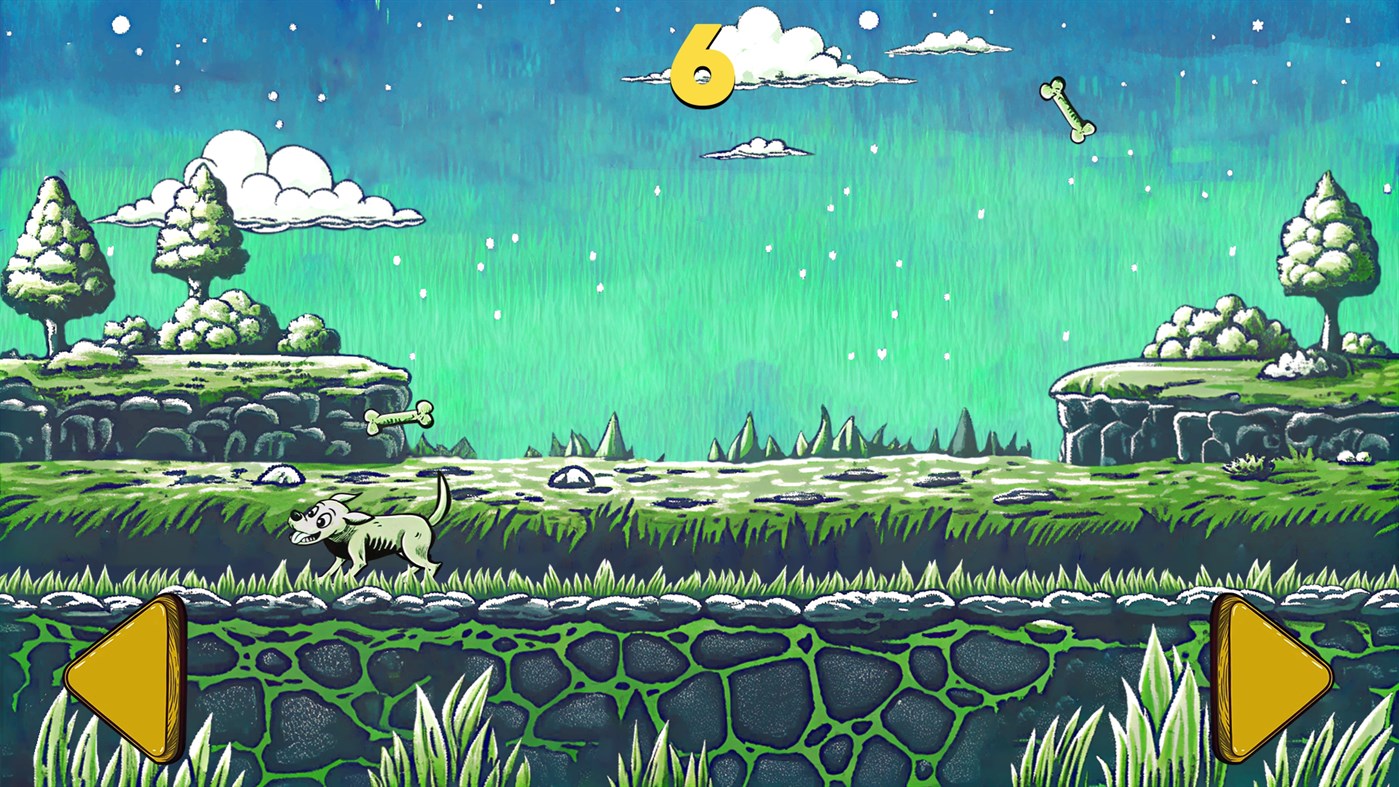Screen dimensions: 1399x787
Task: Select the small cloud in the middle sky
Action: pyautogui.click(x=757, y=148)
